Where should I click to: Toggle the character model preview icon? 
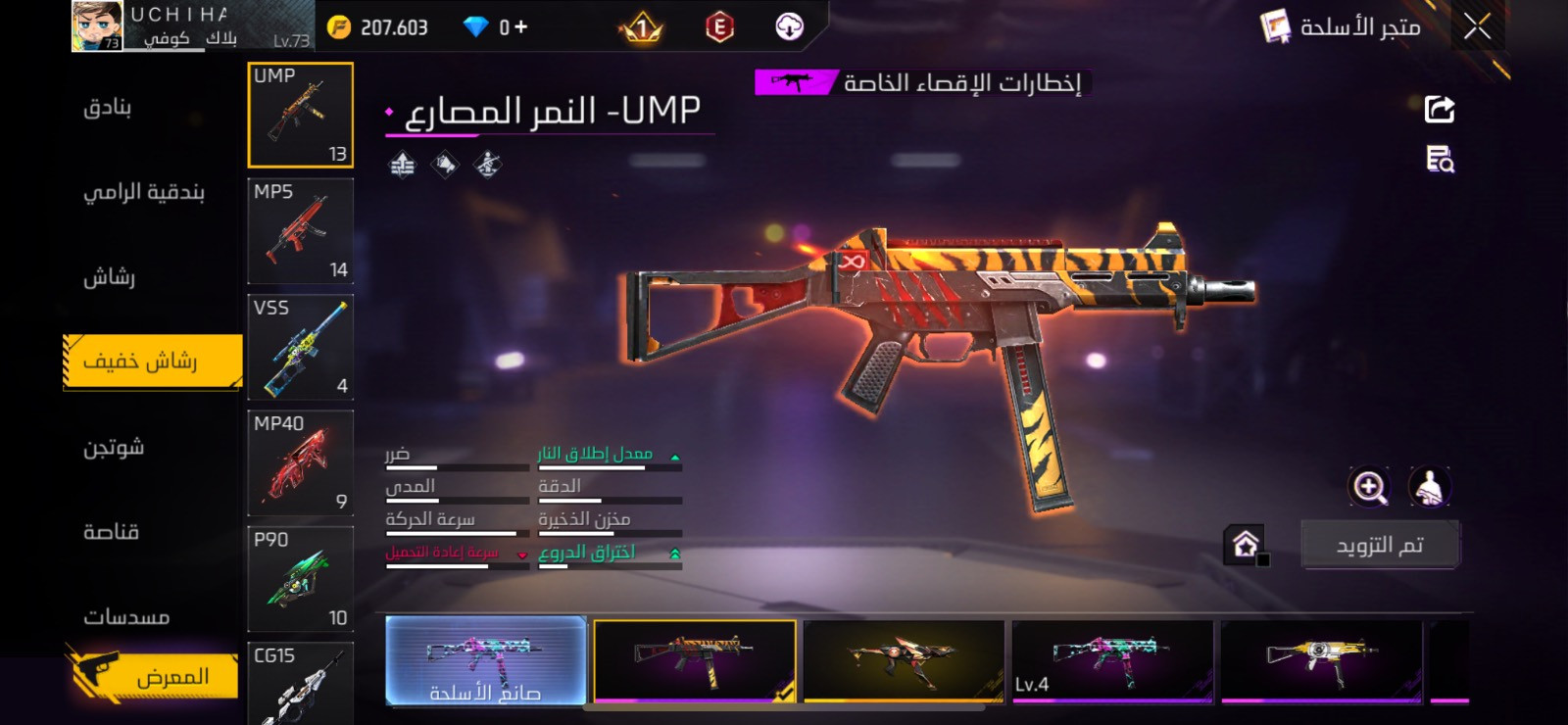coord(1430,487)
